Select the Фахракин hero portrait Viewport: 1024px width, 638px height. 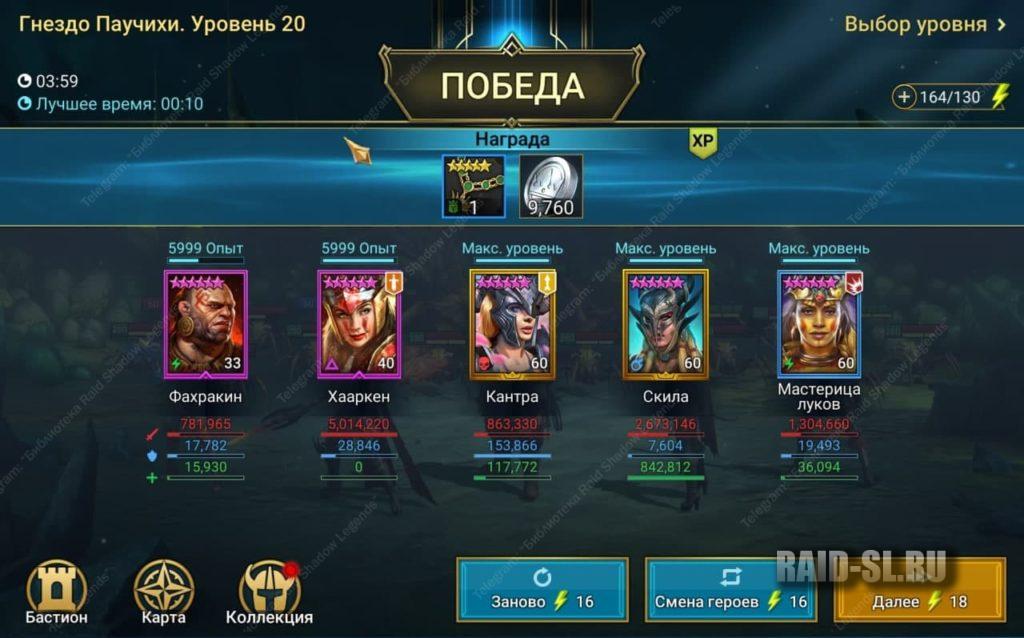click(205, 323)
